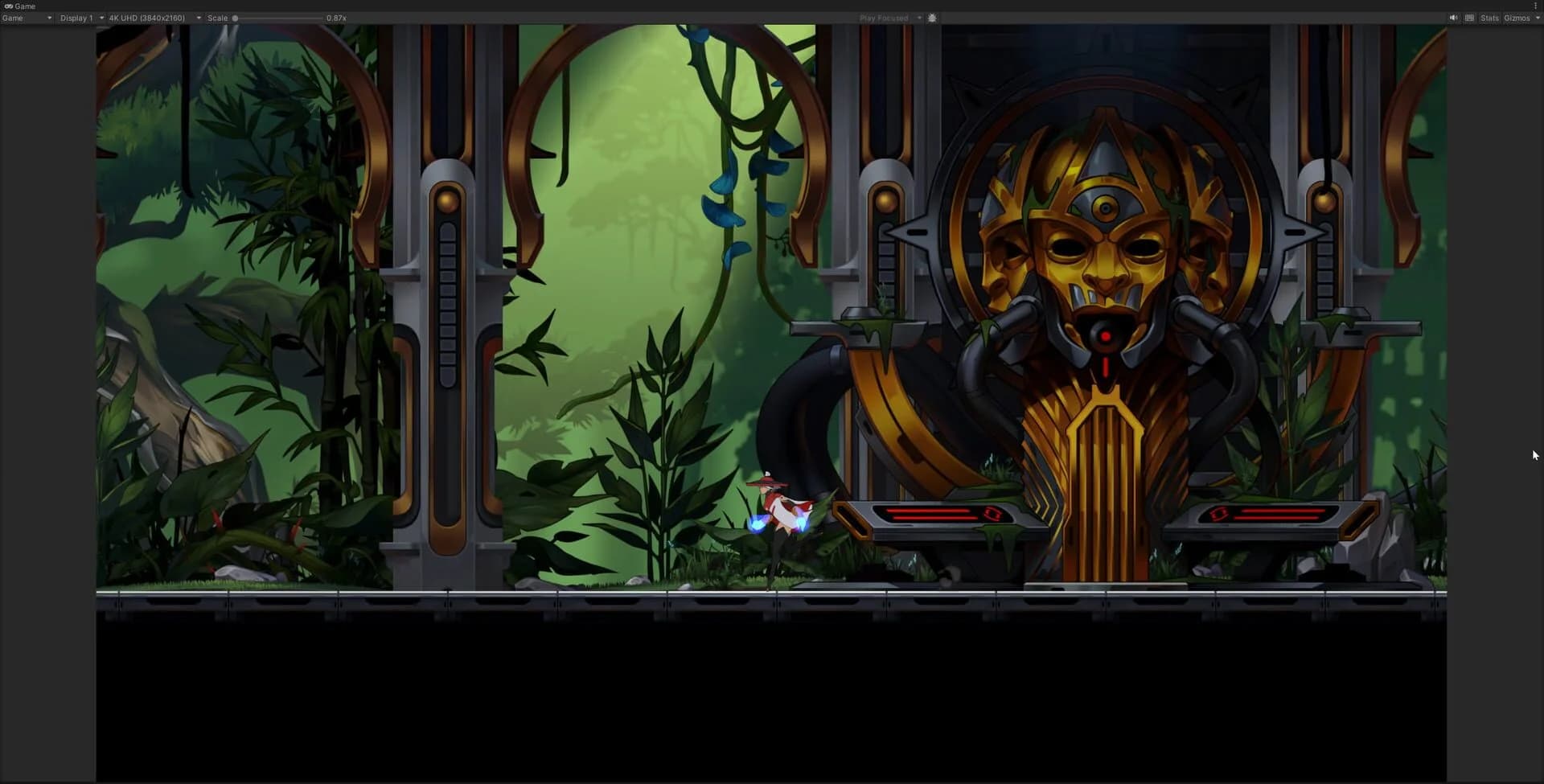1544x784 pixels.
Task: Expand the Gizmos dropdown arrow
Action: pos(1537,17)
